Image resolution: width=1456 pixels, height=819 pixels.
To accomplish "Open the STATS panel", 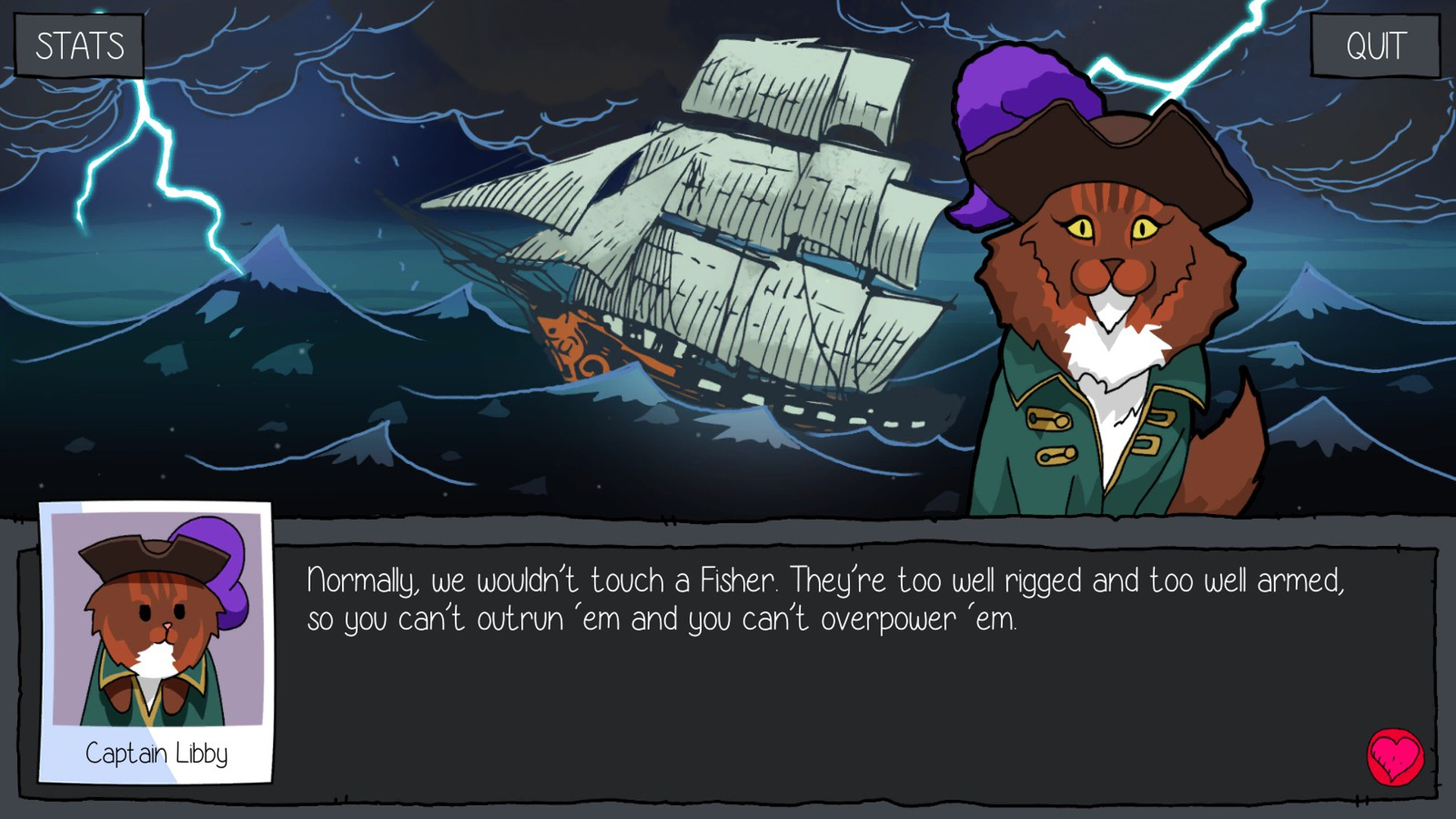I will click(x=78, y=45).
